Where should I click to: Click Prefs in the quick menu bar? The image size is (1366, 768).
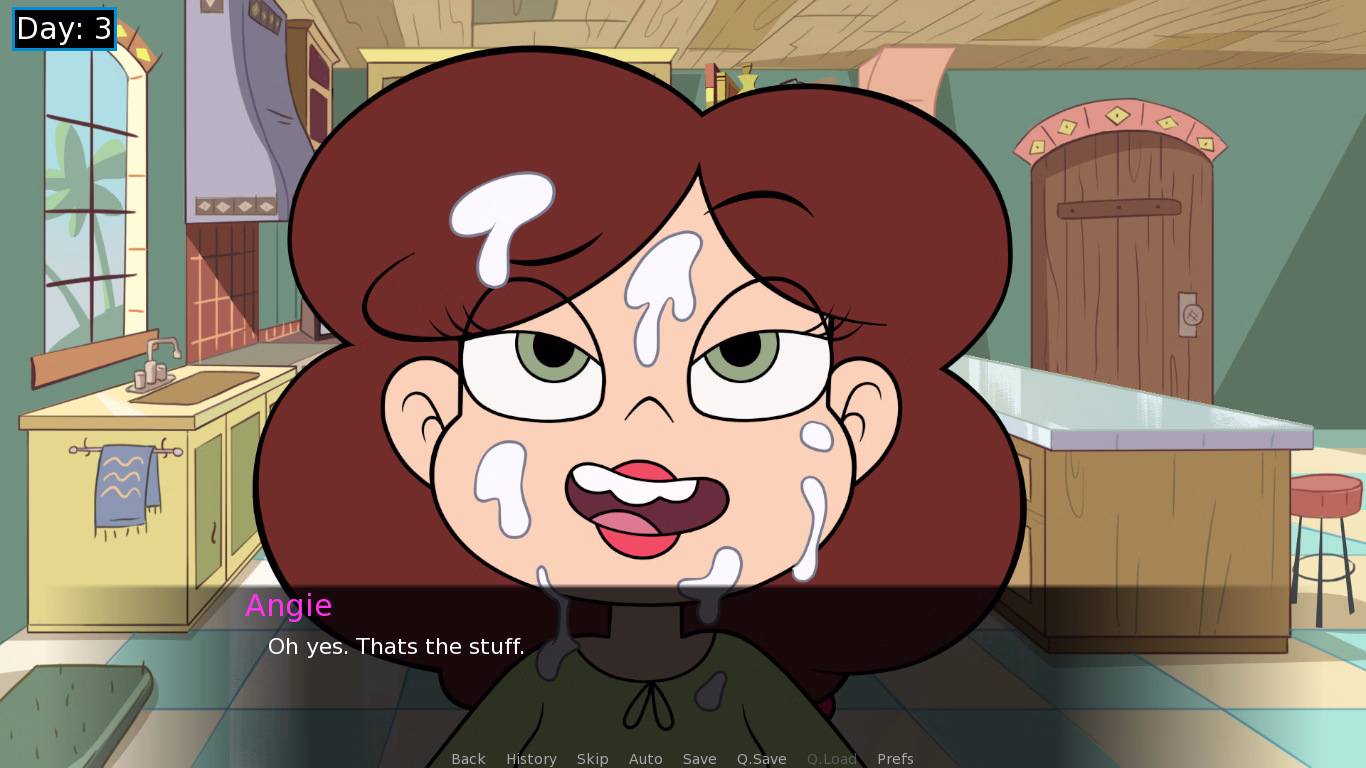click(895, 758)
